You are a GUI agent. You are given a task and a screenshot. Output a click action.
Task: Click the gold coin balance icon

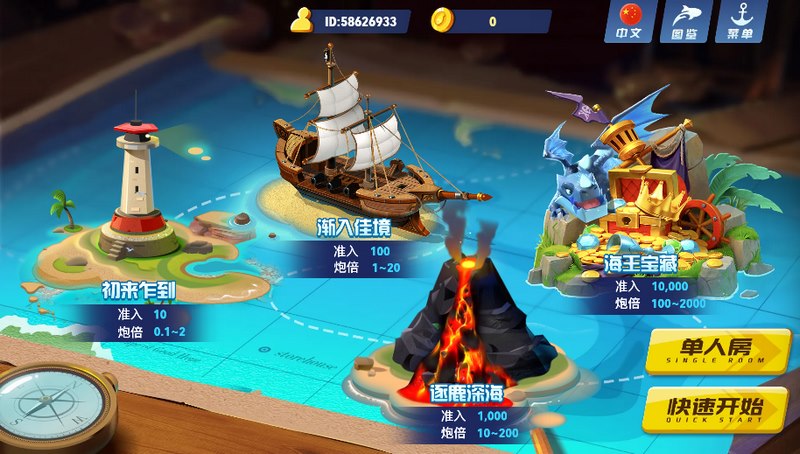(x=443, y=20)
